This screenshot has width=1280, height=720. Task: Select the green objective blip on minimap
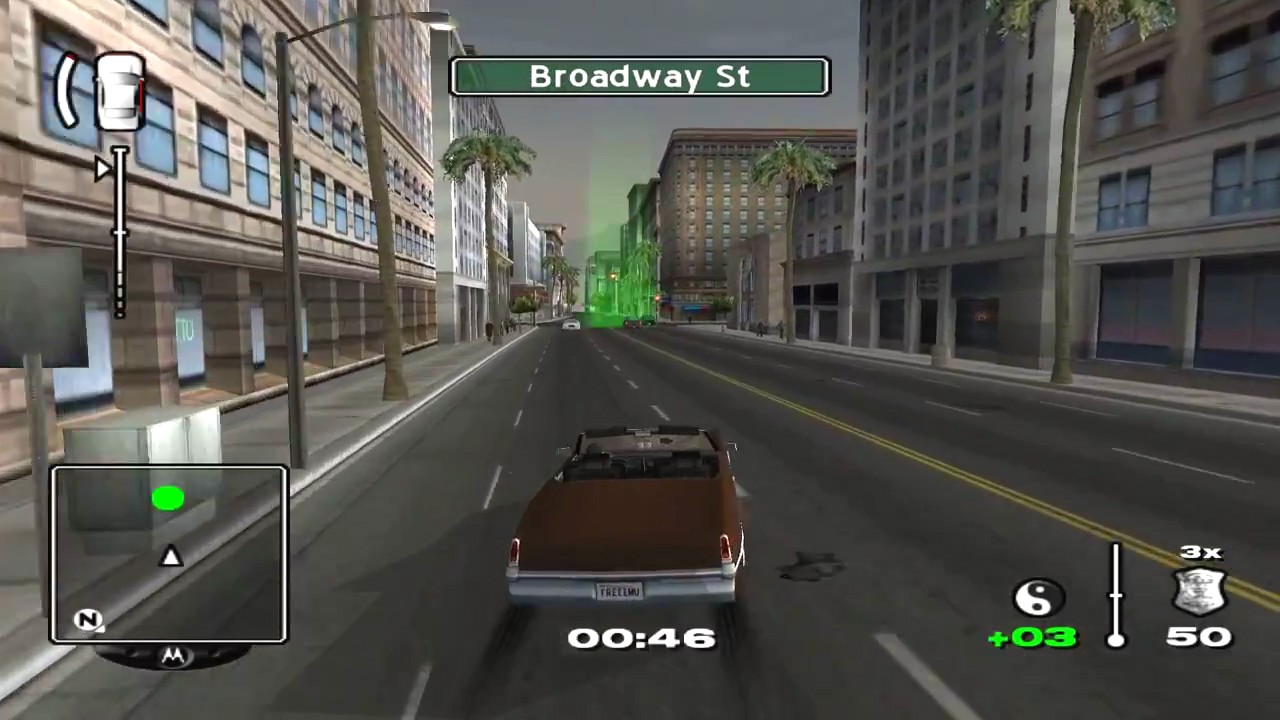(x=168, y=498)
